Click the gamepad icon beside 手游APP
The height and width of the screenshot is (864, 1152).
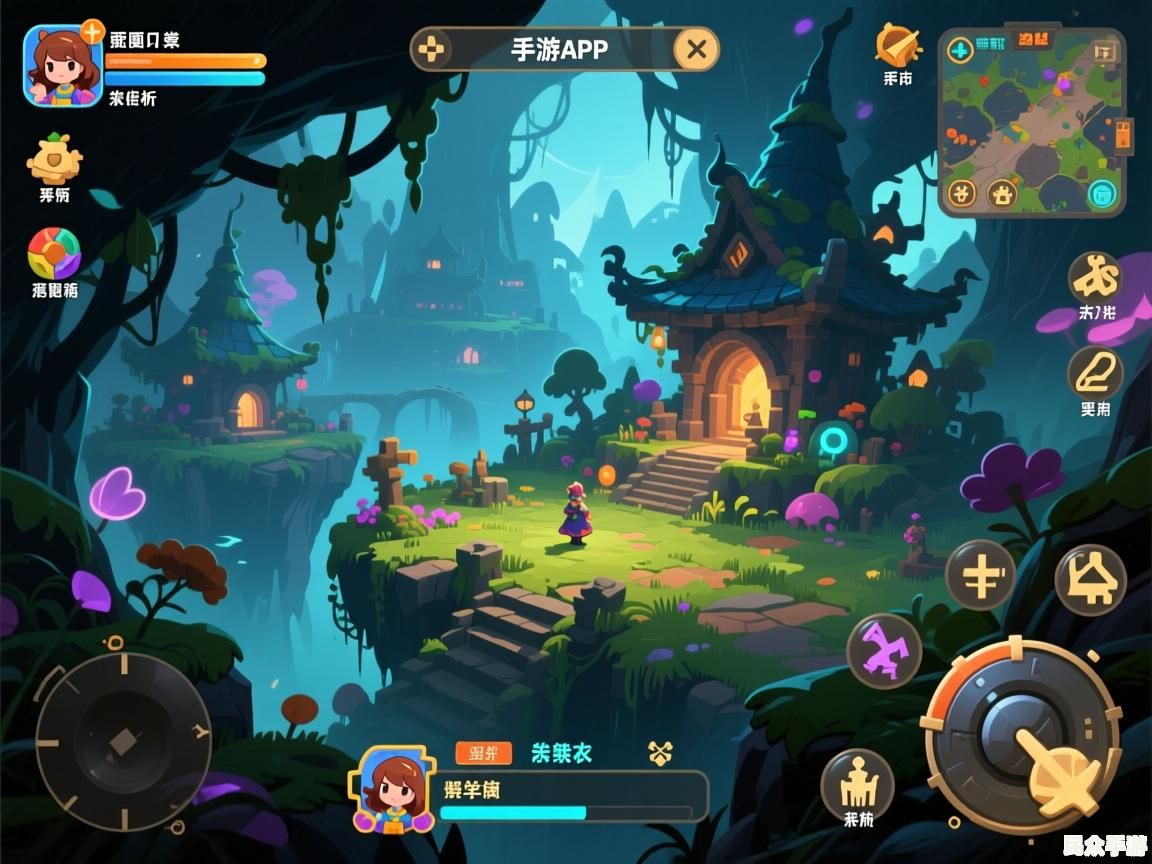pyautogui.click(x=433, y=49)
